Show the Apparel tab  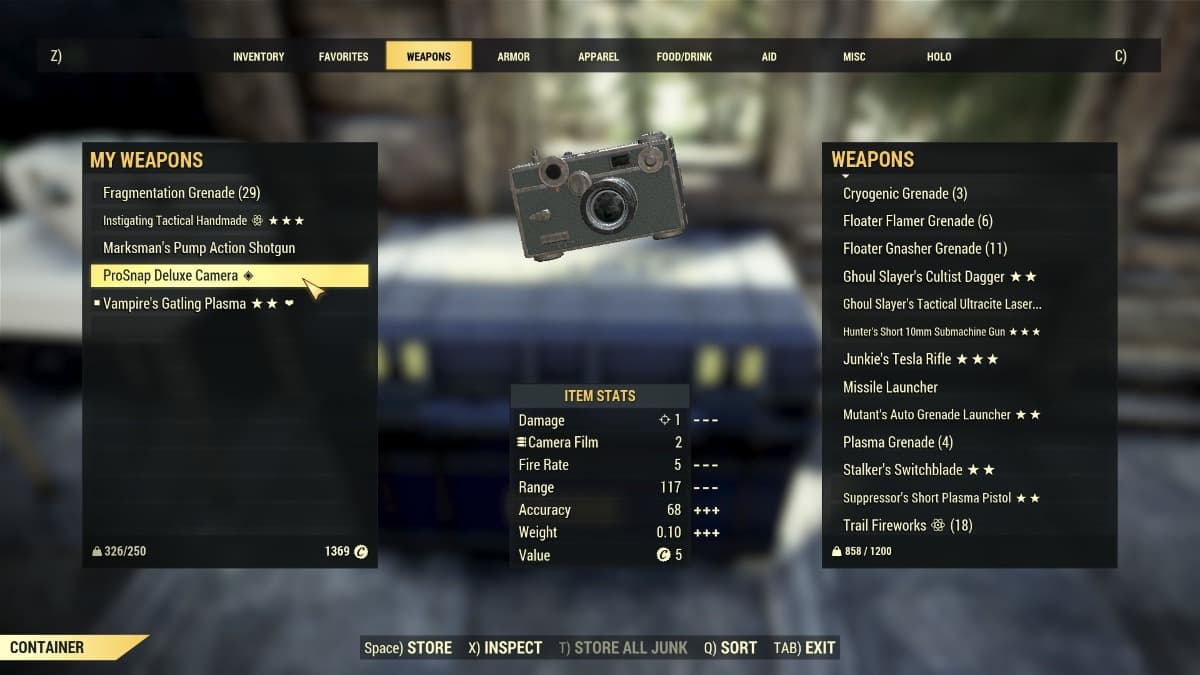[598, 57]
